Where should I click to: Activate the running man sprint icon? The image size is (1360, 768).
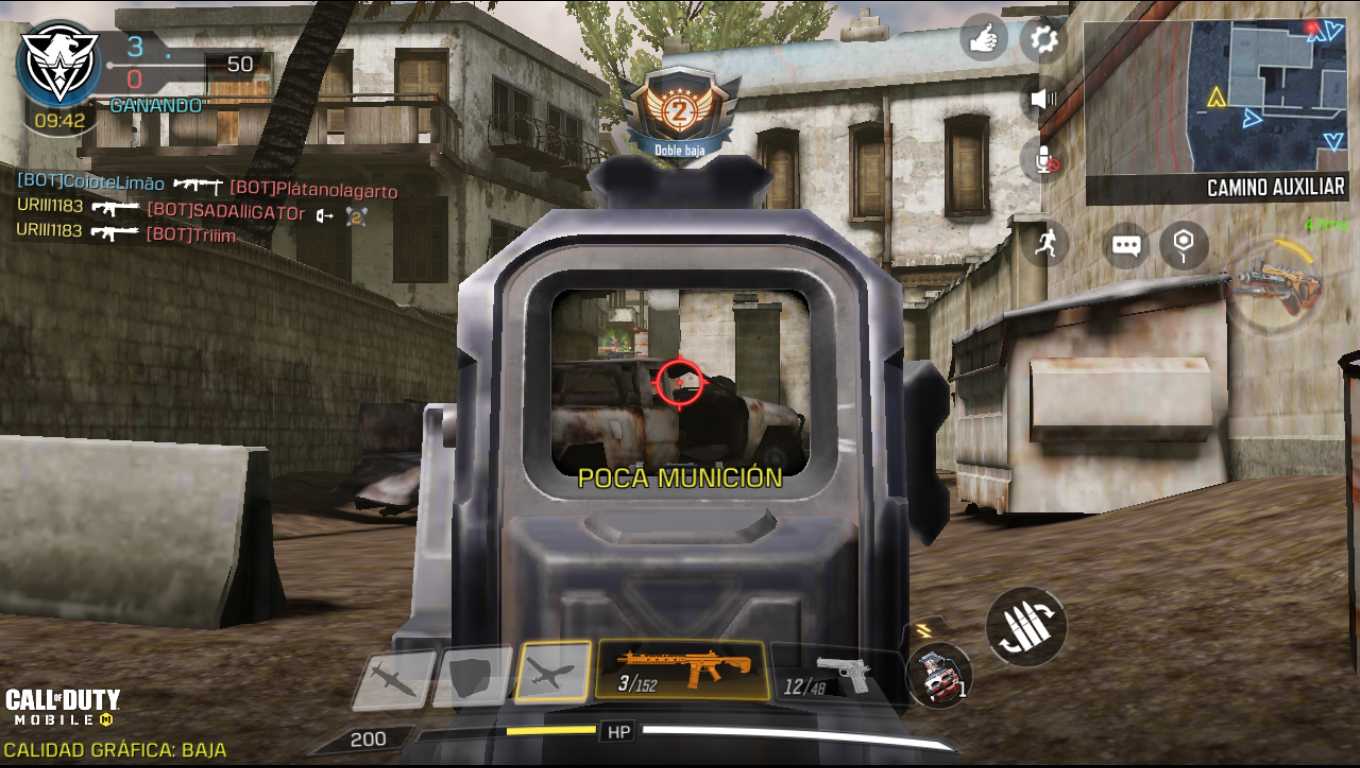point(1045,244)
